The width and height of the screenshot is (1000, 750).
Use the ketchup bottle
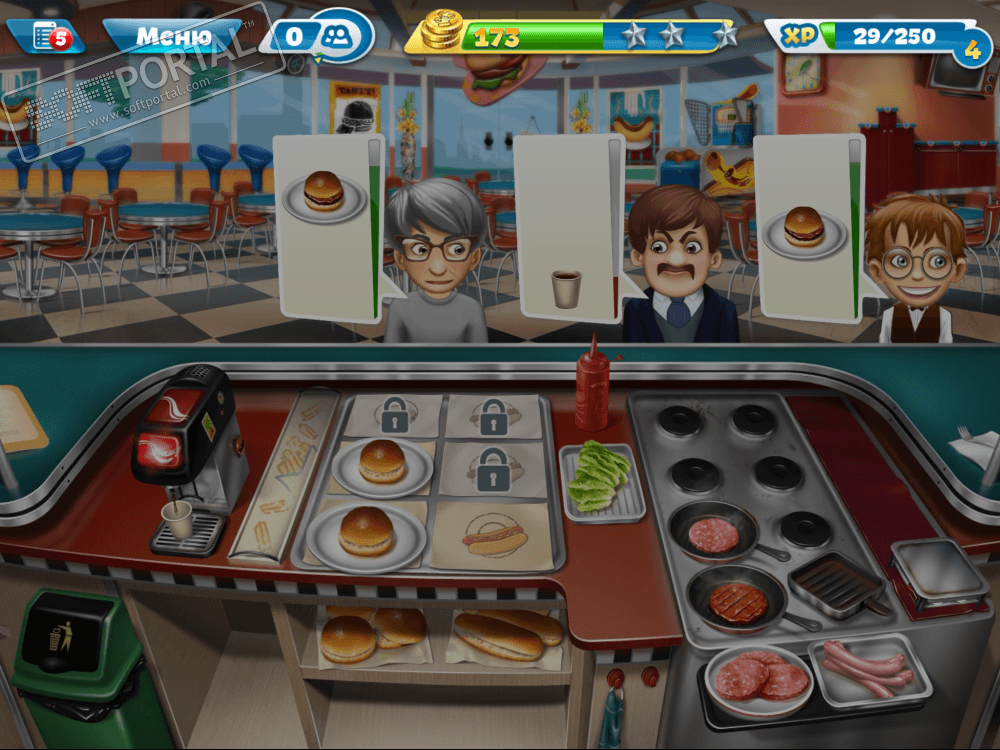tap(592, 383)
